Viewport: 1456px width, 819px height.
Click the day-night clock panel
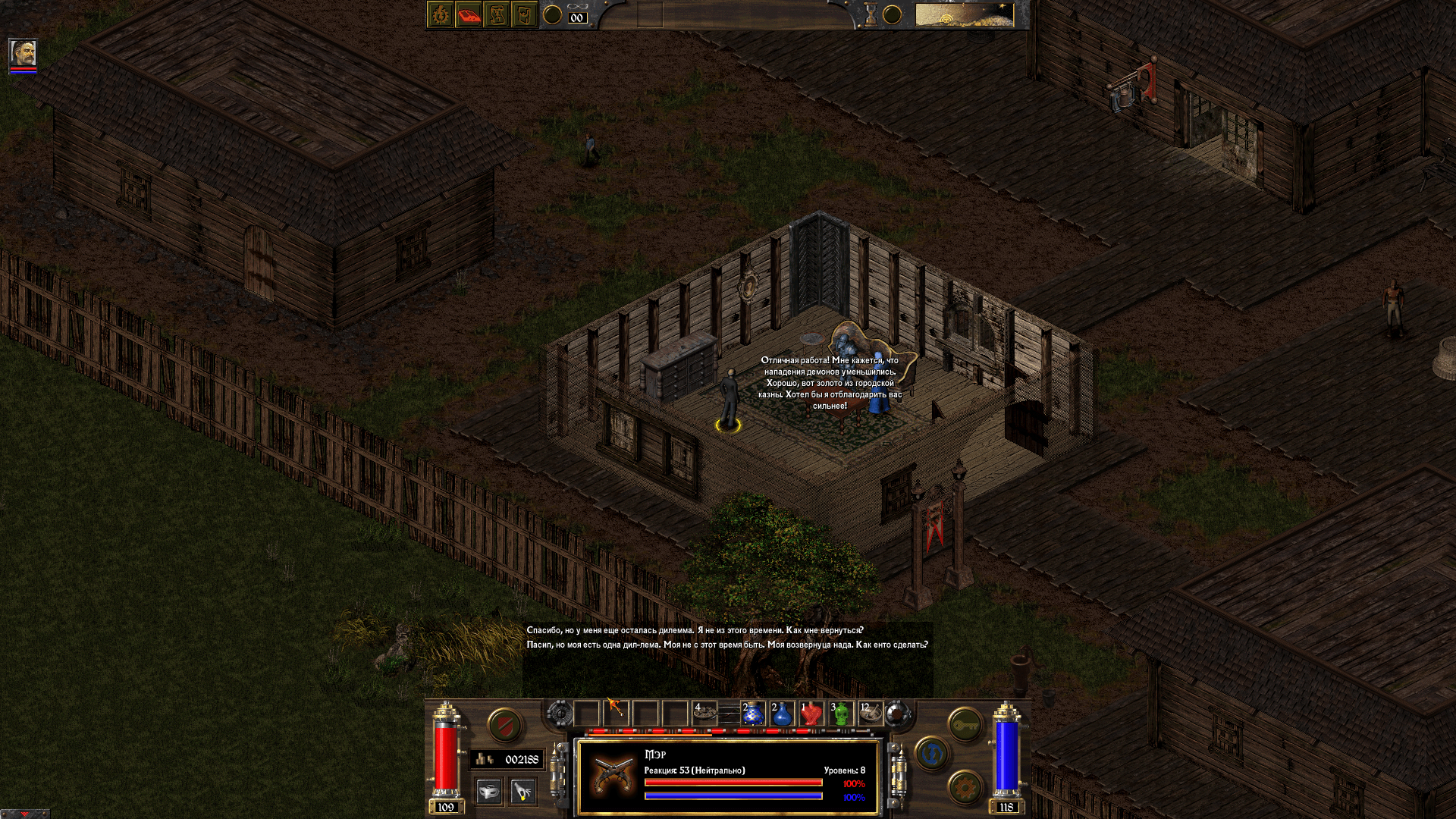[x=964, y=15]
